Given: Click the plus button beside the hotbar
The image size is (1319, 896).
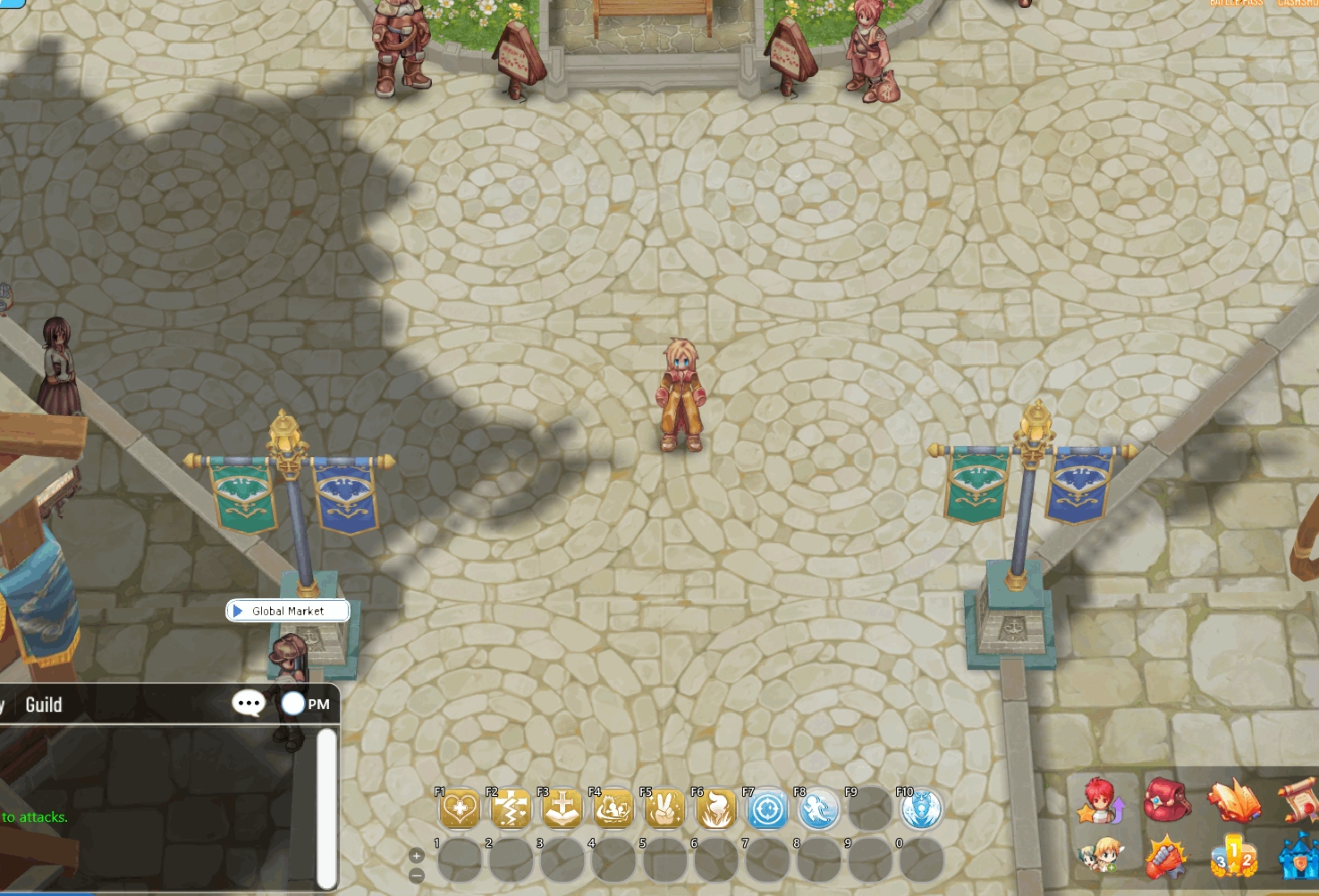Looking at the screenshot, I should pyautogui.click(x=417, y=856).
